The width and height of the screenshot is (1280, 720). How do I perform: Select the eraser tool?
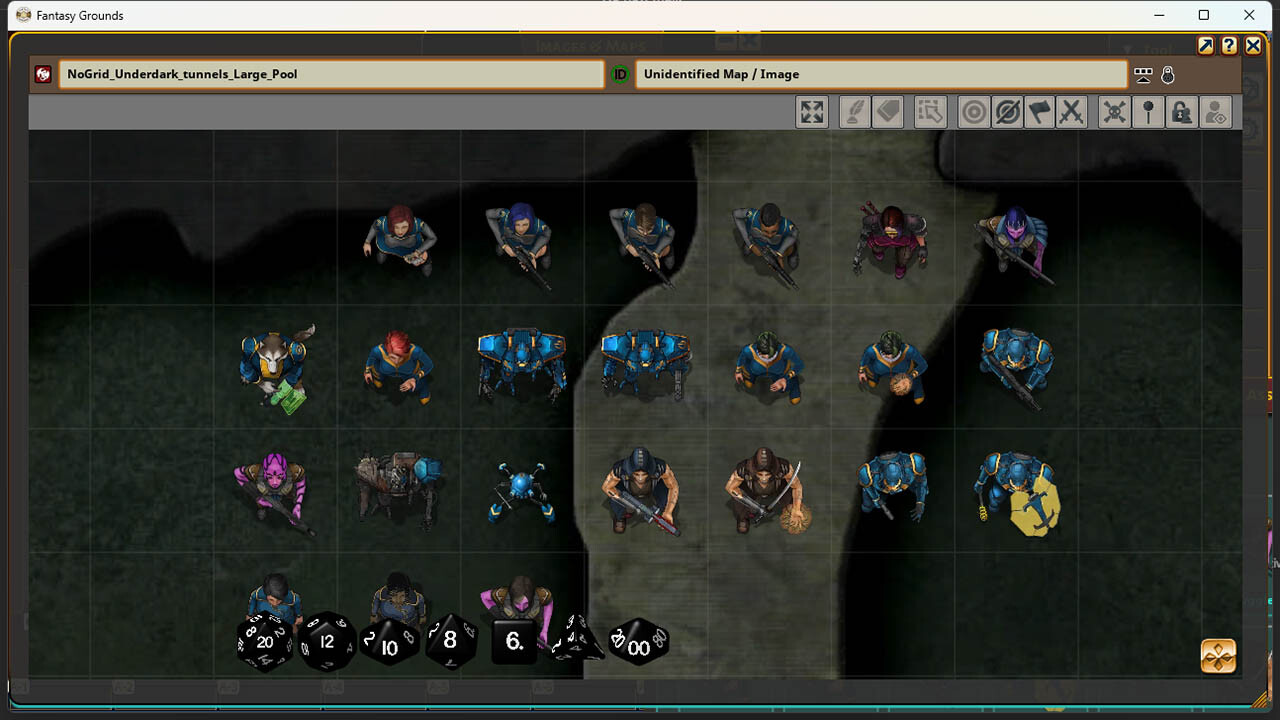click(889, 112)
